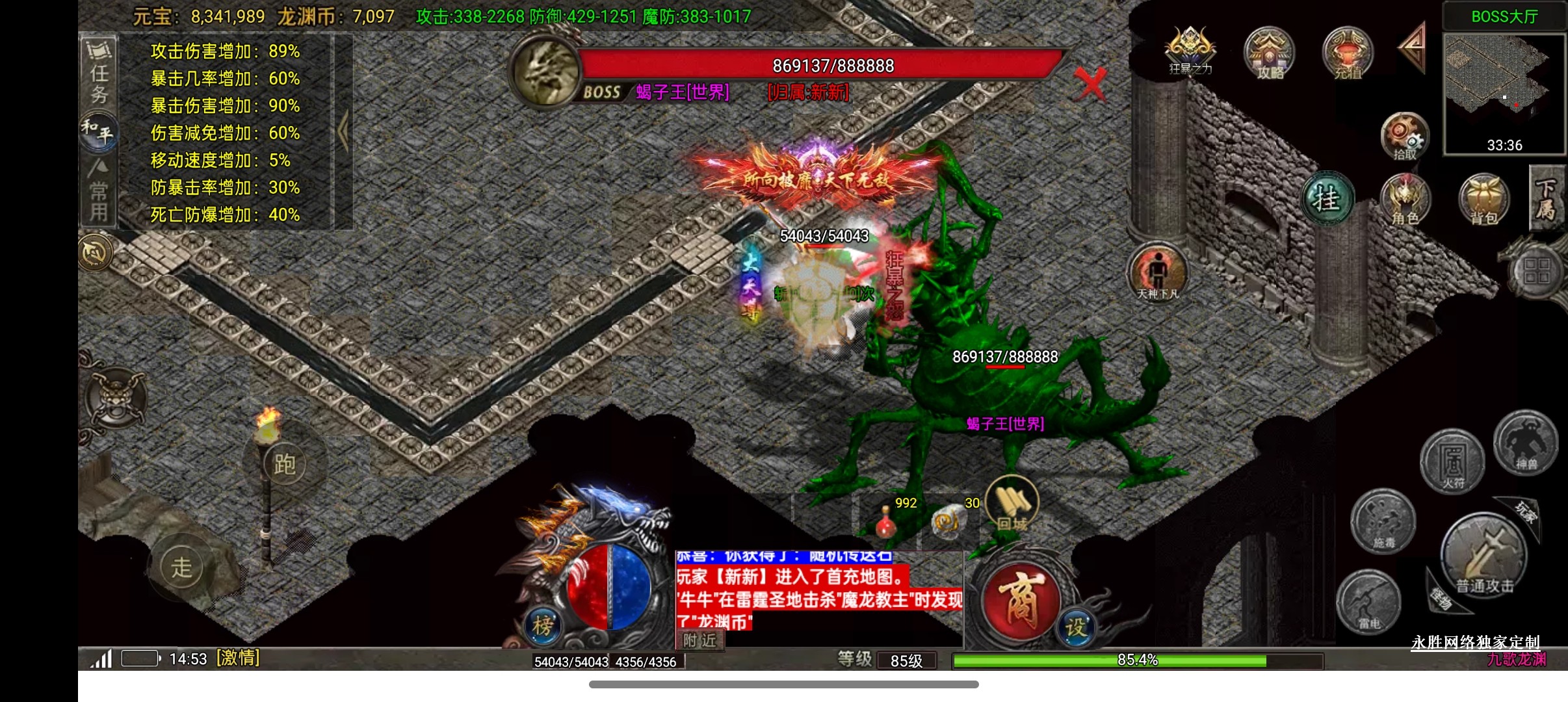Toggle the 拾取 auto-pickup setting
This screenshot has height=702, width=1568.
[x=1404, y=136]
